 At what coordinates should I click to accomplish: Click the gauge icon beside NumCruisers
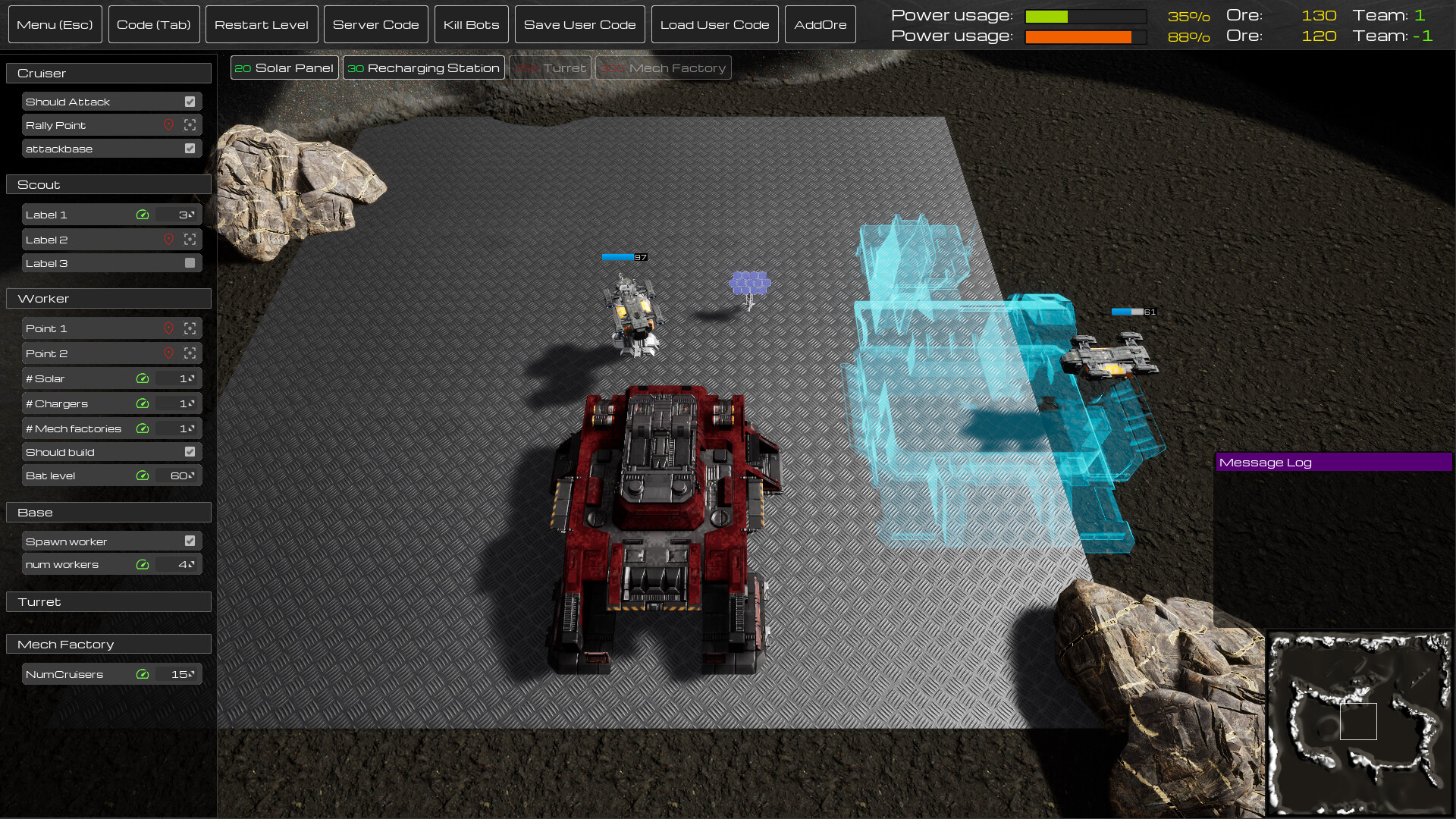click(143, 673)
